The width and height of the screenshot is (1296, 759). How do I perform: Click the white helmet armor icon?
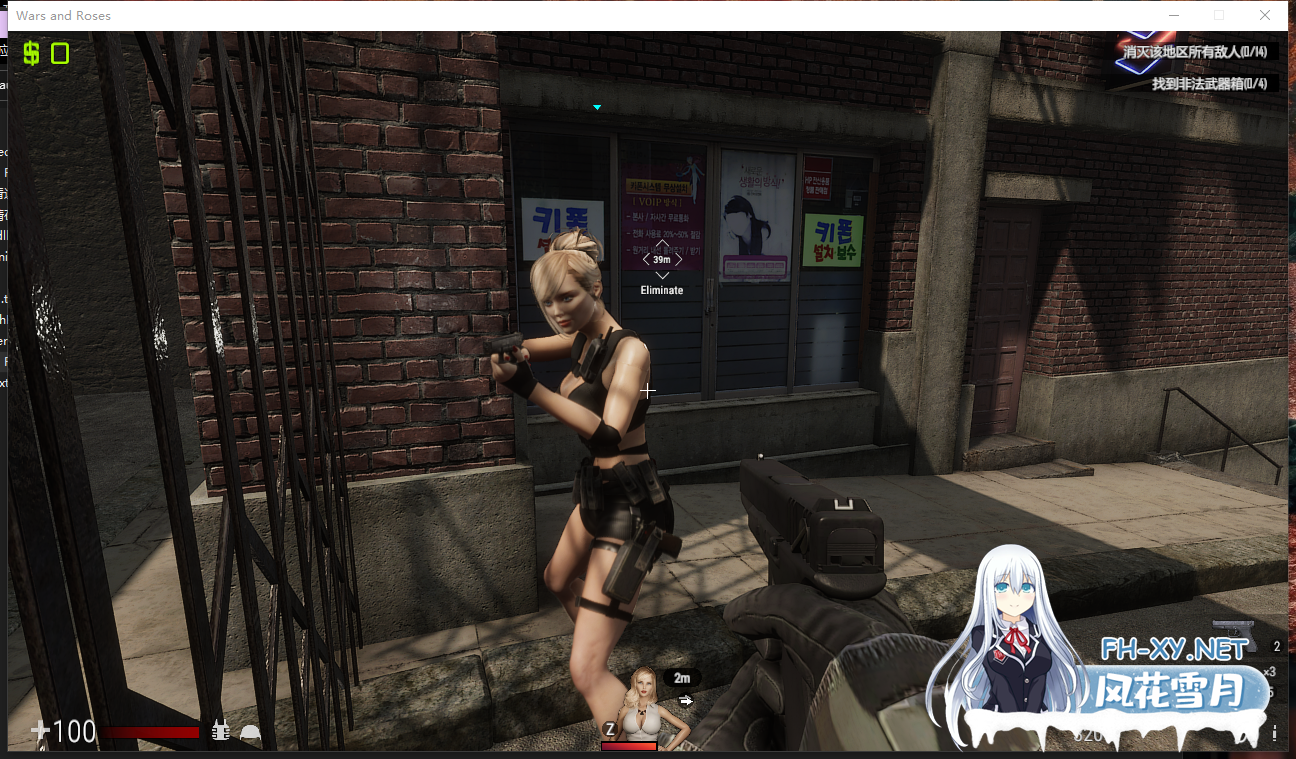point(248,731)
